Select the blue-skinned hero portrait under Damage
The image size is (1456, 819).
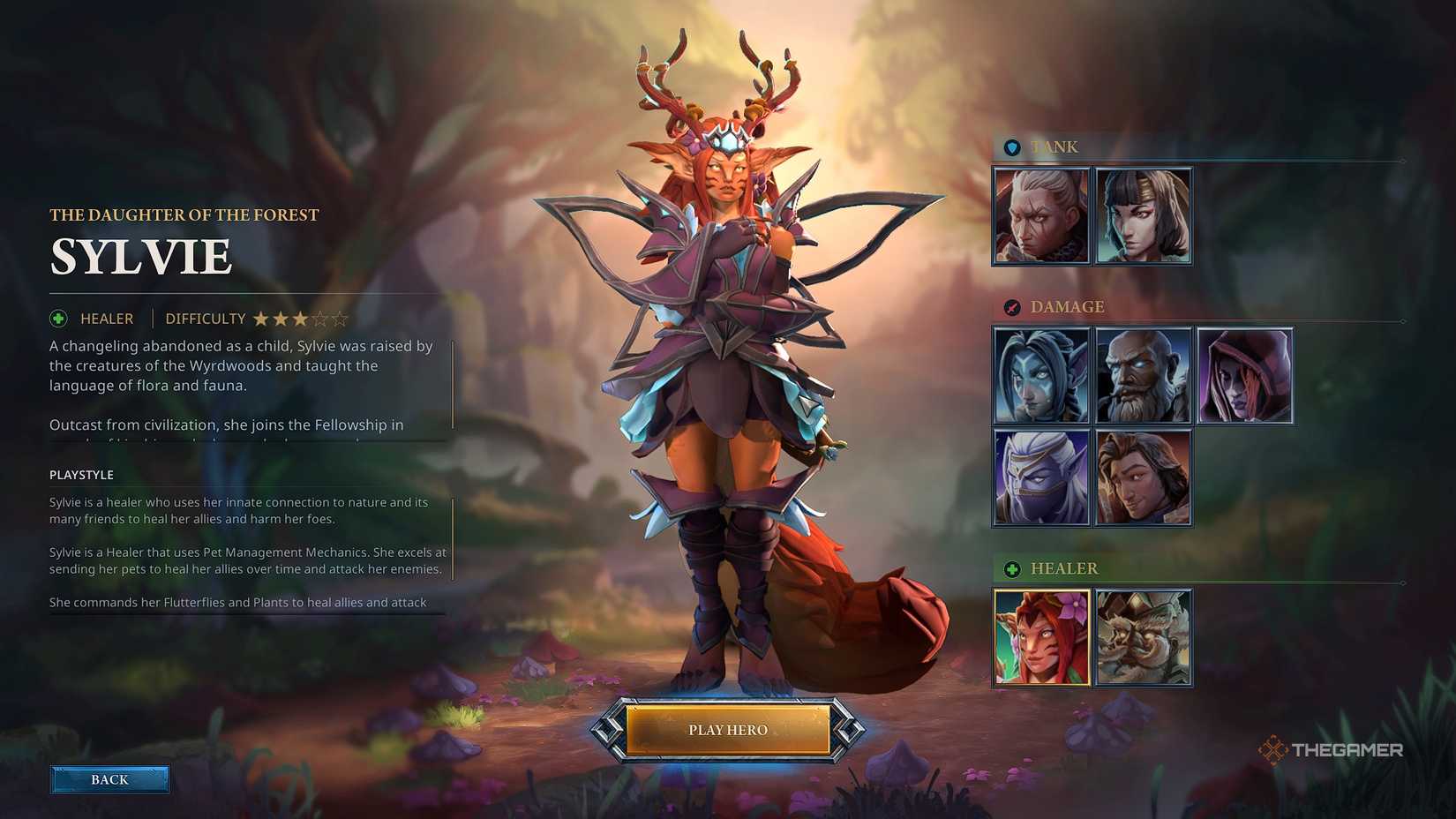tap(1041, 374)
